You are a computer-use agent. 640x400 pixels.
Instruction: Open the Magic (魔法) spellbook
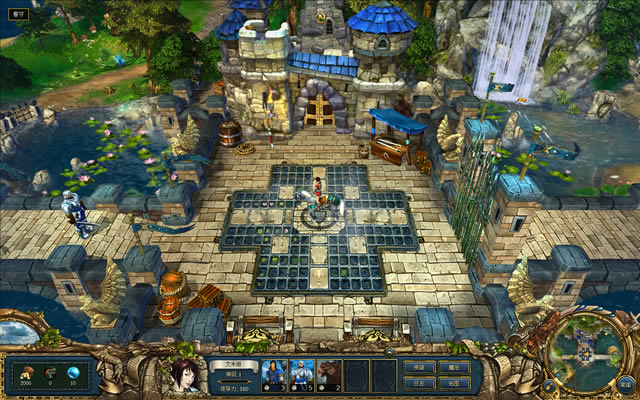click(x=453, y=367)
